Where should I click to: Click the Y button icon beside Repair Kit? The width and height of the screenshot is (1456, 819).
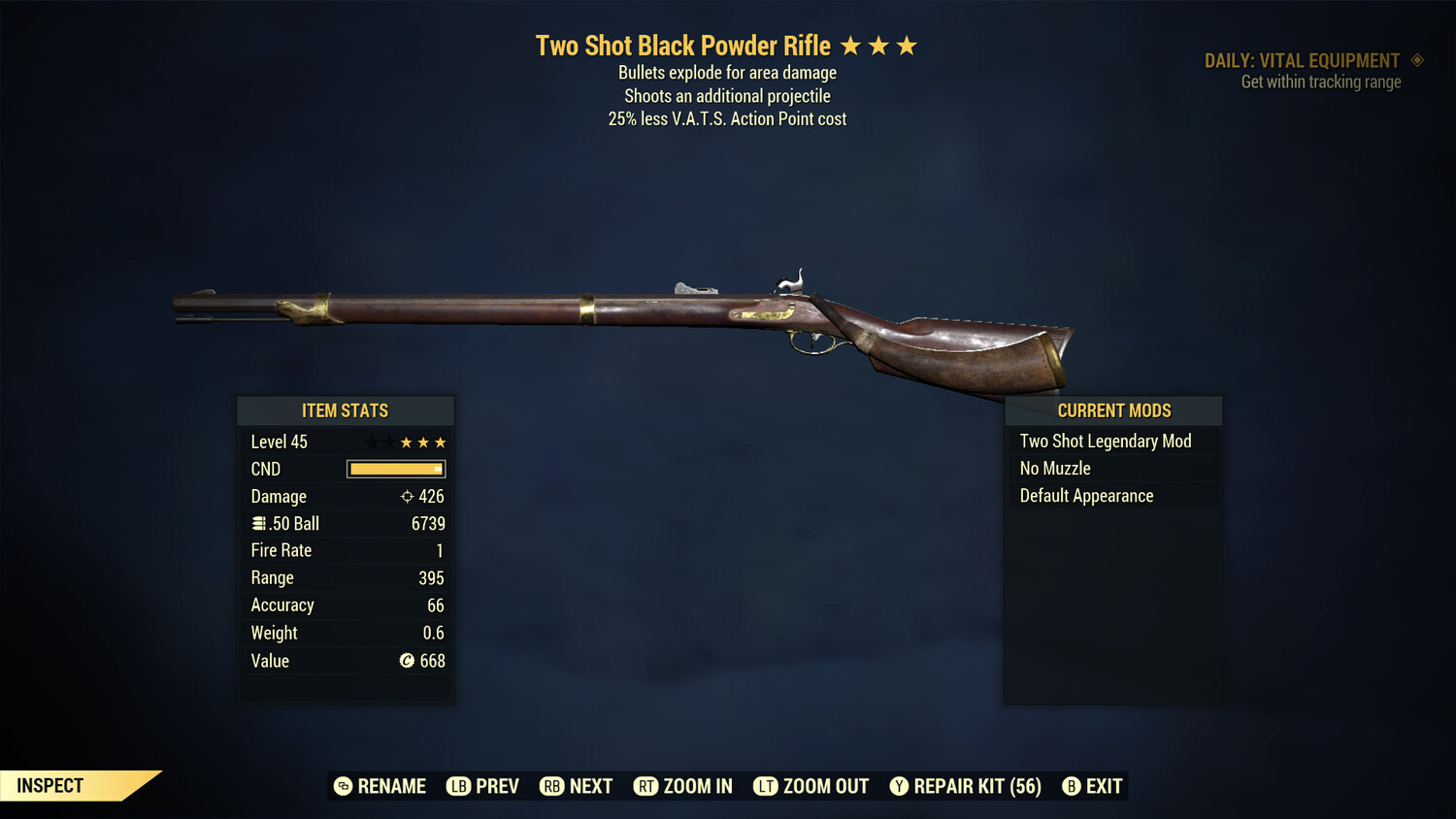click(x=898, y=786)
